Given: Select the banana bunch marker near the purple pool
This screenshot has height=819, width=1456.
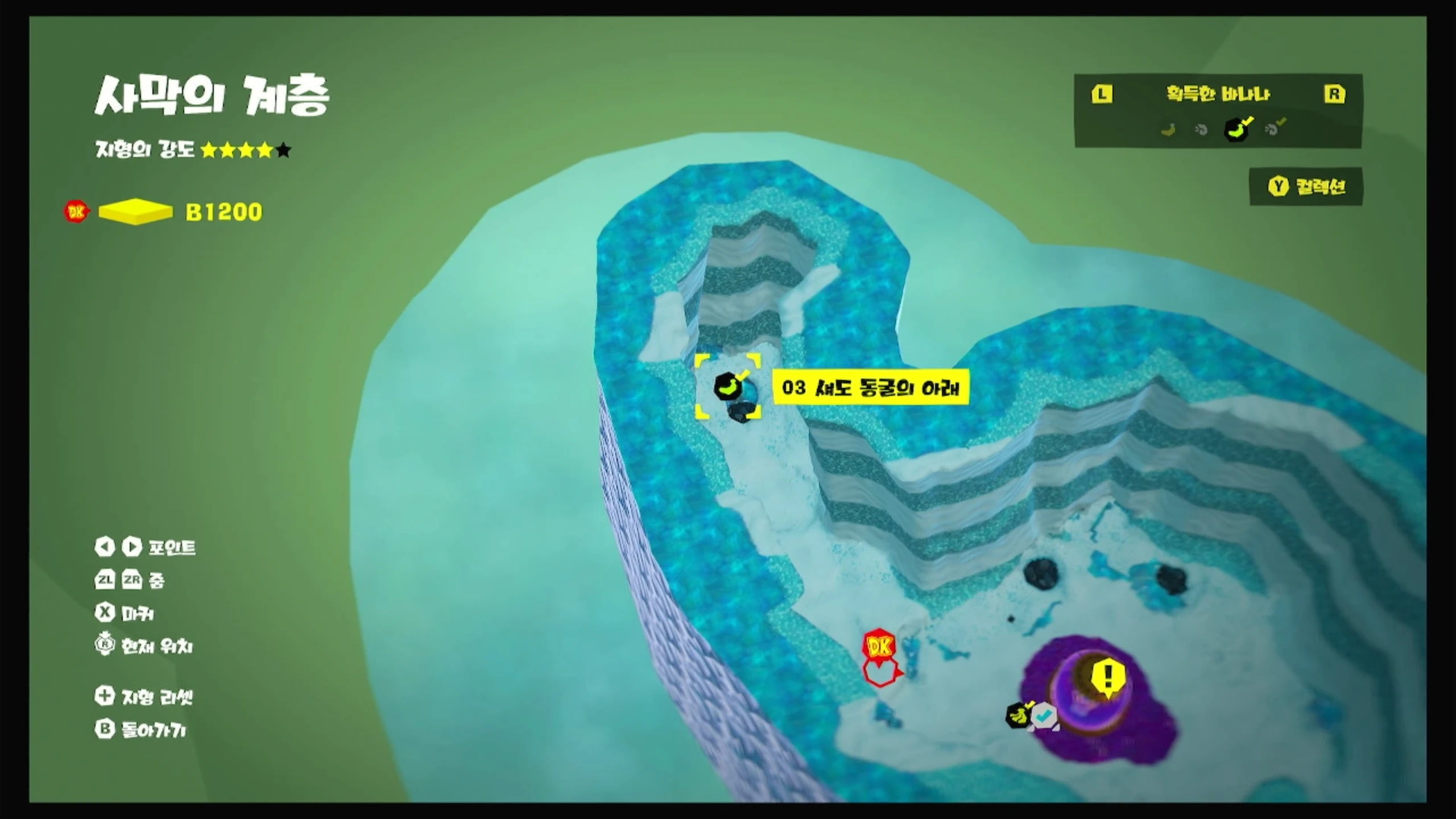Looking at the screenshot, I should (x=1019, y=715).
